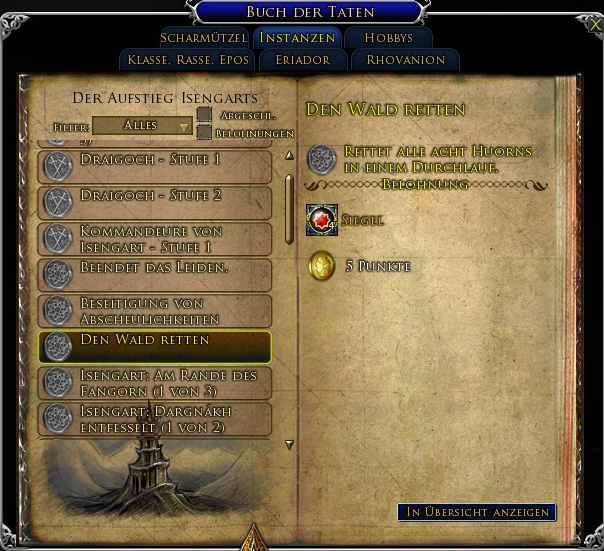Toggle the Abgeschl. checkbox
The width and height of the screenshot is (604, 551).
204,115
